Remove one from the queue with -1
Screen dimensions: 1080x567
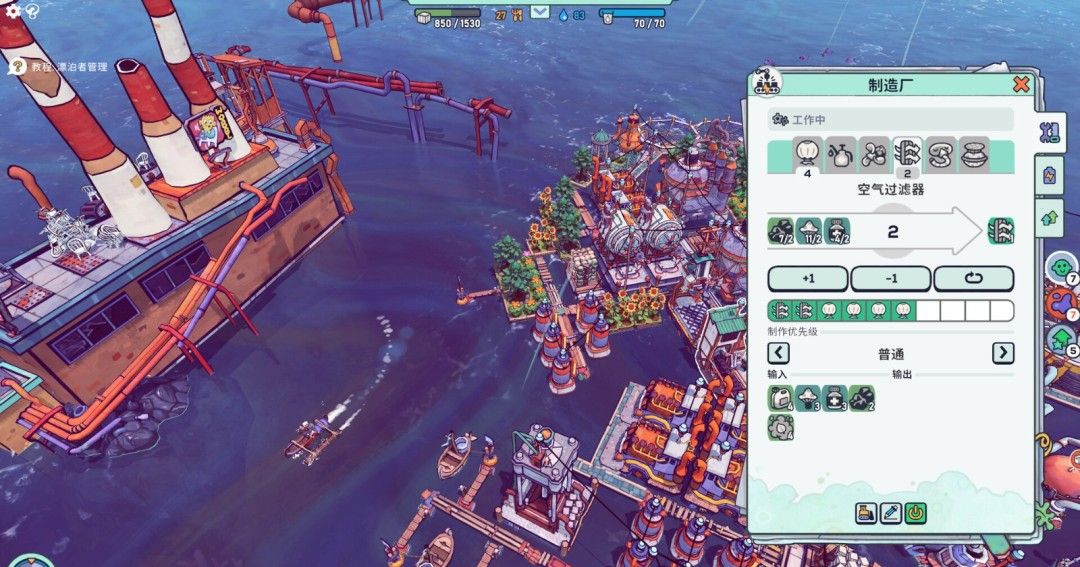pos(890,278)
